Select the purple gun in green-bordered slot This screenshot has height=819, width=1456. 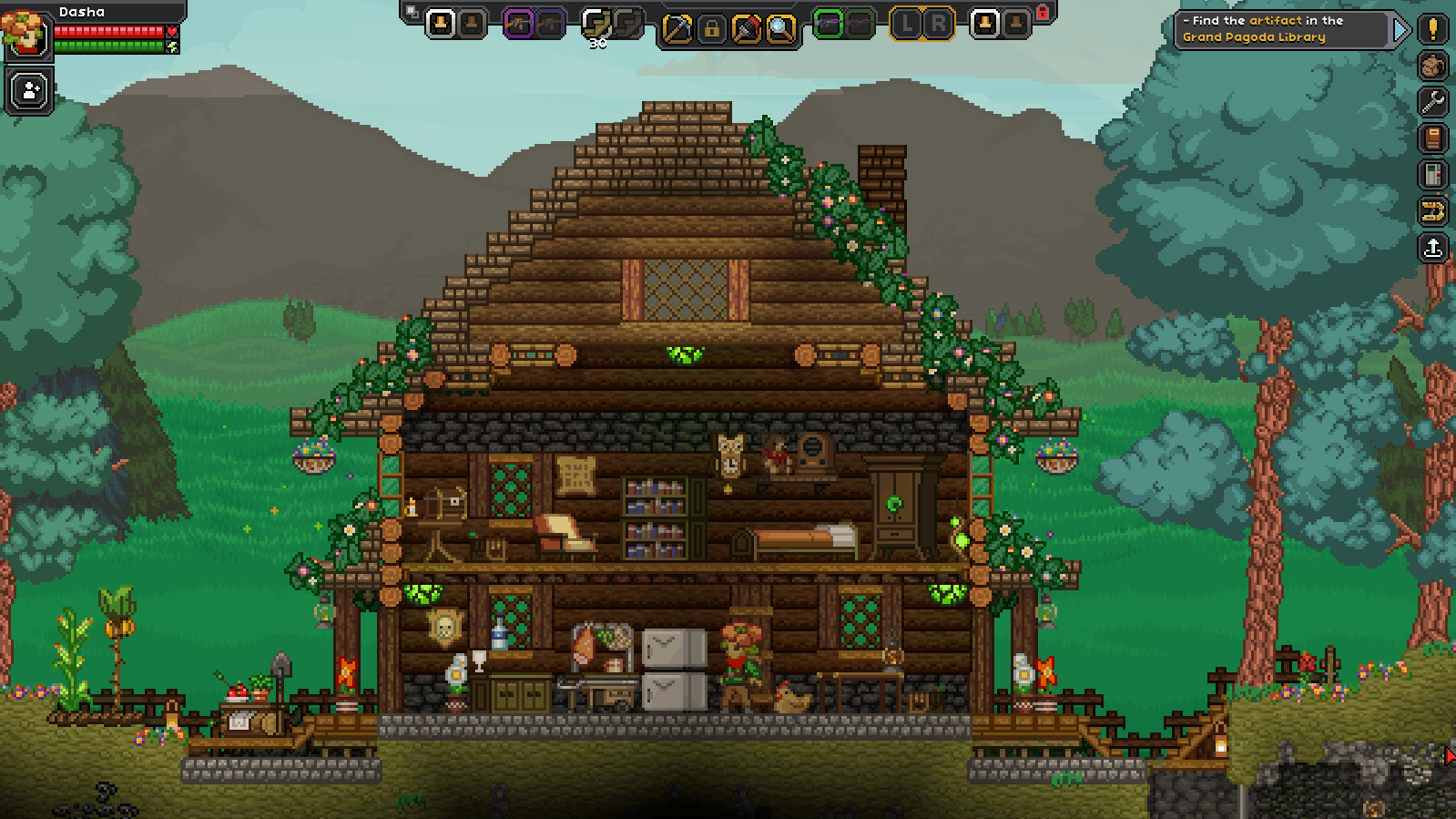coord(828,24)
